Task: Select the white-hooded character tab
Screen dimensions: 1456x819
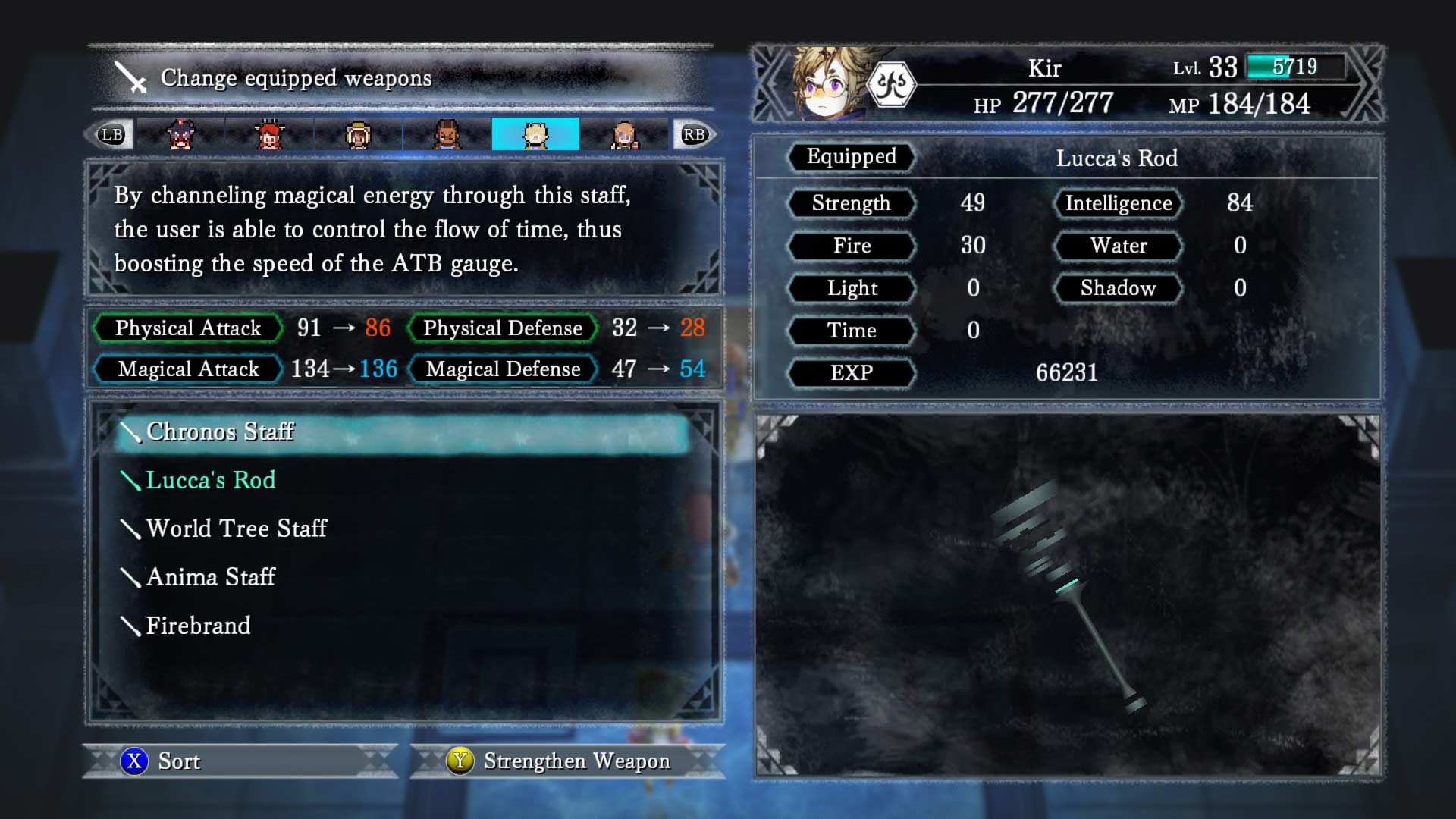Action: pos(358,135)
